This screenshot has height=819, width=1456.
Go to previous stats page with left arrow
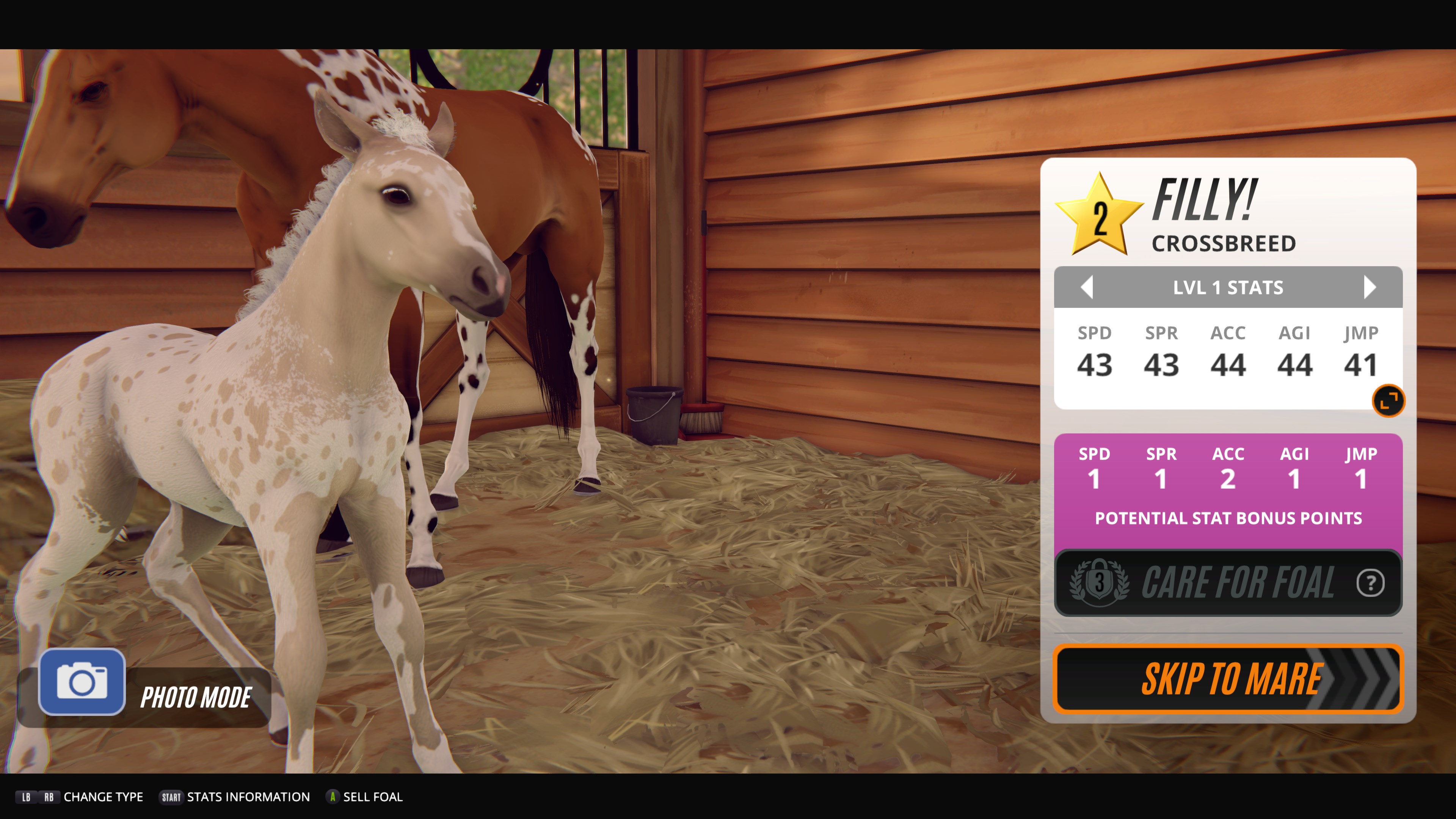1087,287
